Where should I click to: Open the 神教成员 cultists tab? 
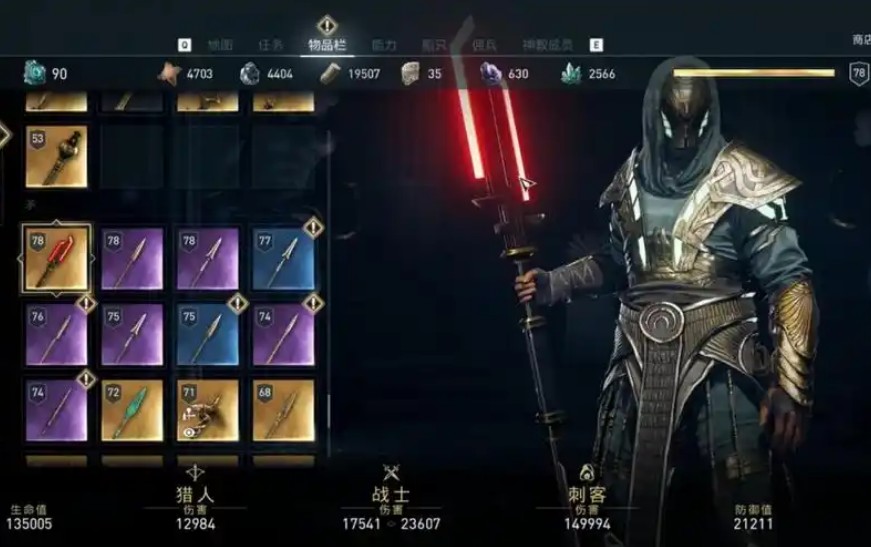coord(548,45)
